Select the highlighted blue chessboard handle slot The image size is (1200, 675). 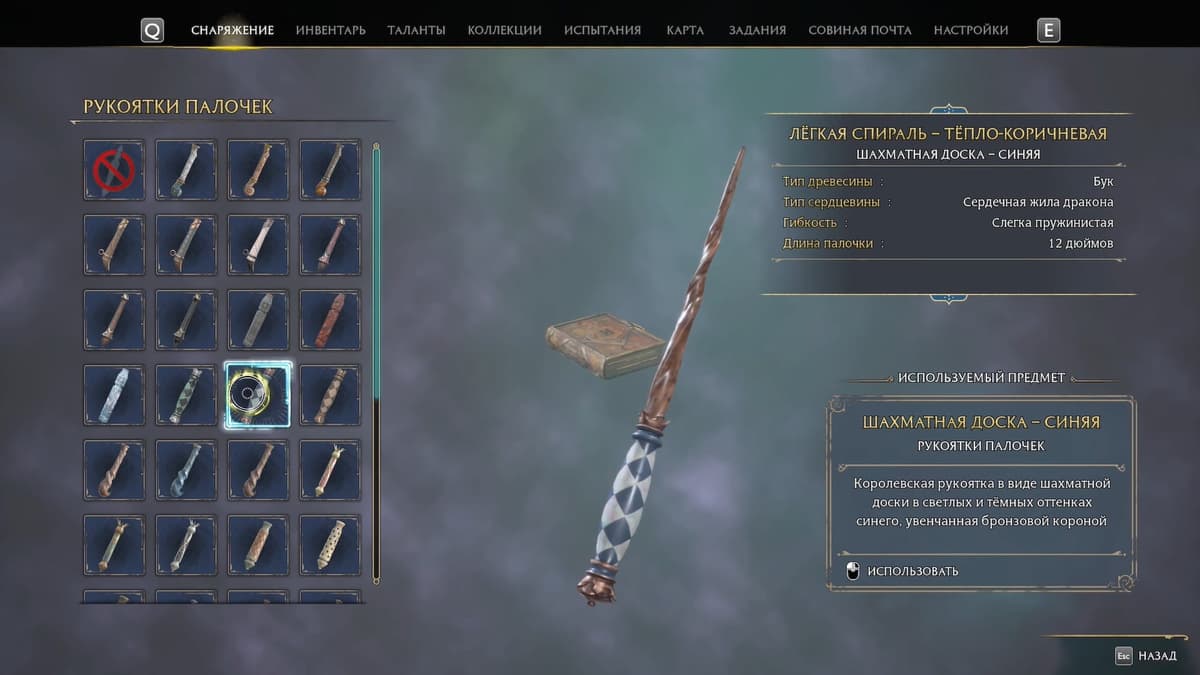(x=258, y=395)
